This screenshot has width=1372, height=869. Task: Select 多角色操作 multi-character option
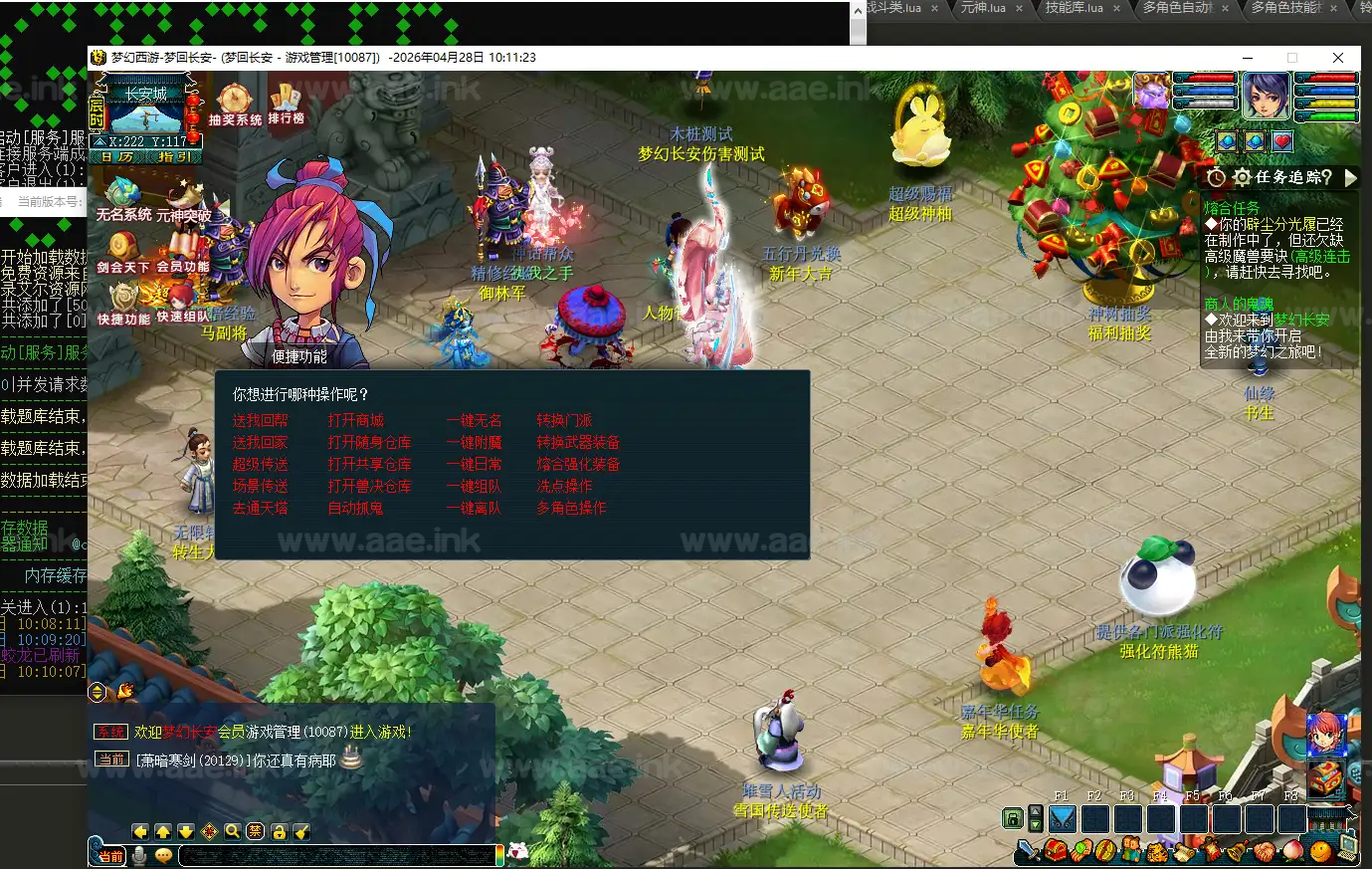[571, 508]
